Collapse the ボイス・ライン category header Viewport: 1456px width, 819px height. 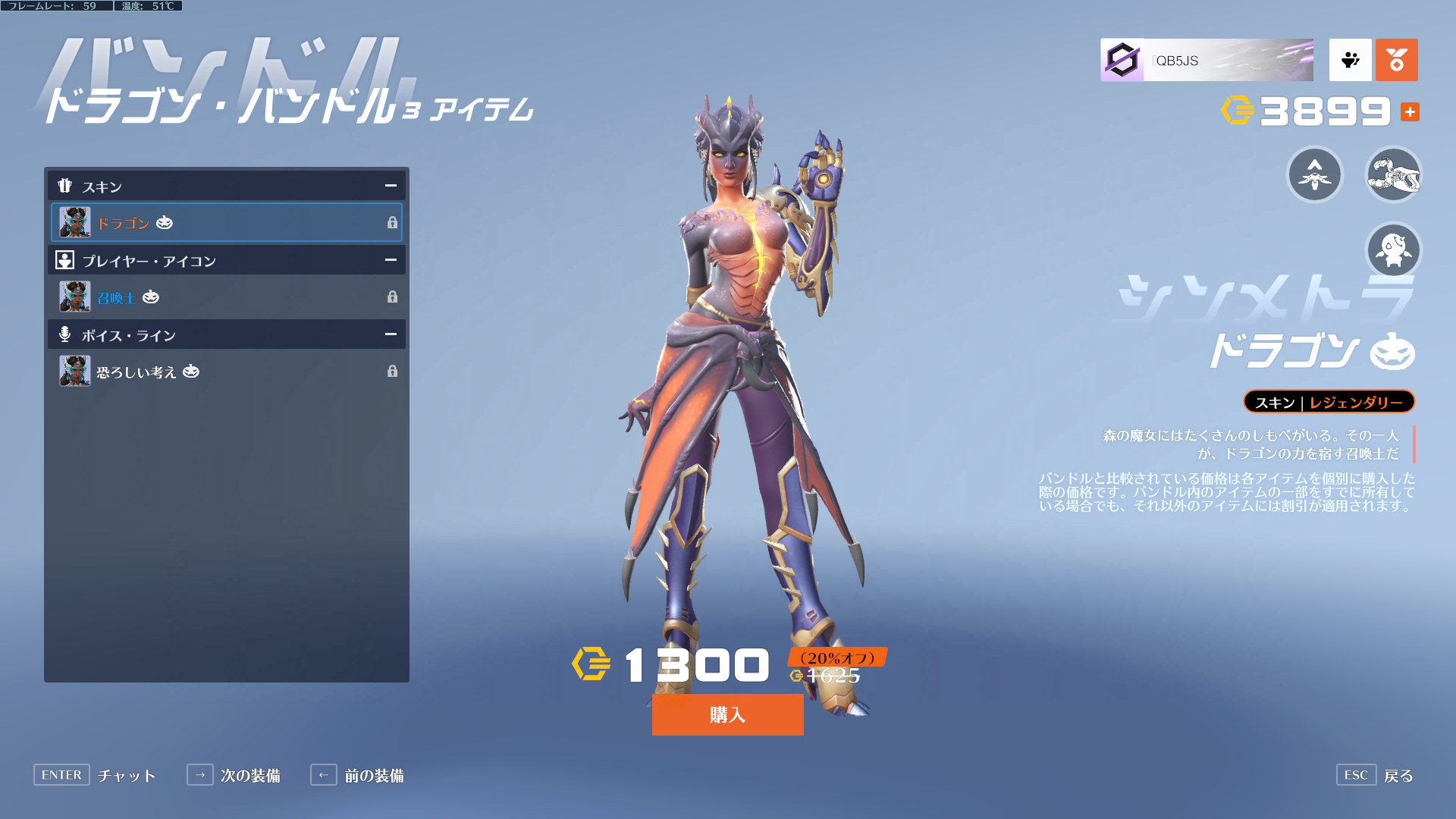pyautogui.click(x=391, y=334)
